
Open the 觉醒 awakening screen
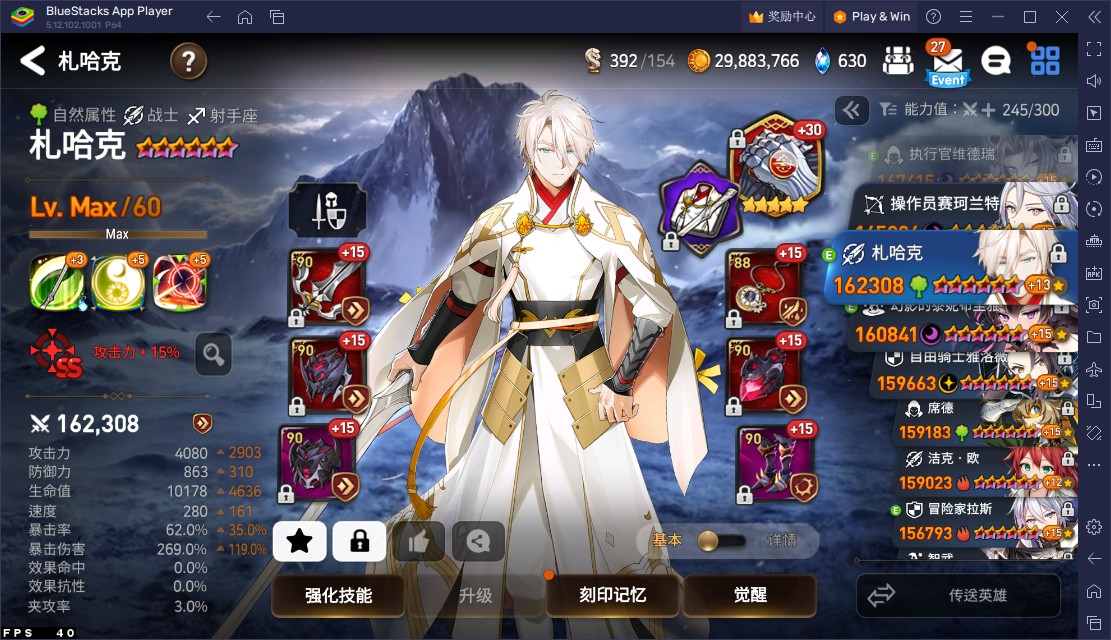(750, 596)
